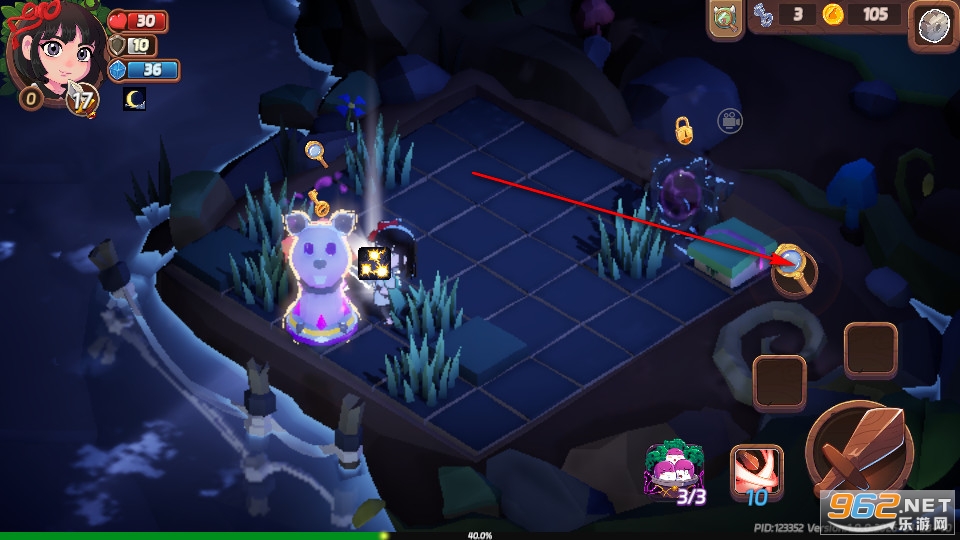
Task: Select the arrow ammo badge showing 17
Action: tap(81, 99)
